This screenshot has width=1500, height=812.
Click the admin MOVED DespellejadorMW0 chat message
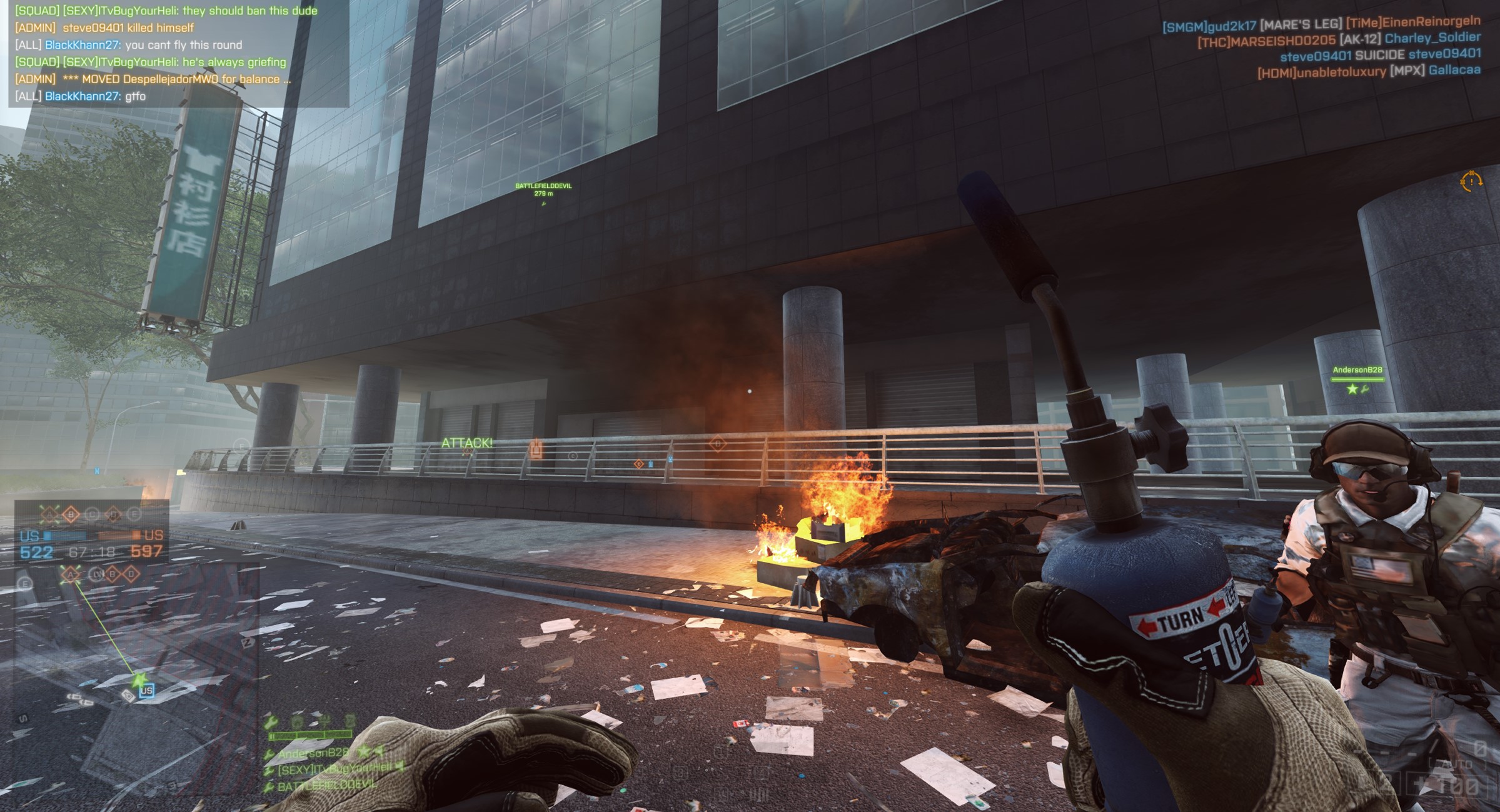153,79
